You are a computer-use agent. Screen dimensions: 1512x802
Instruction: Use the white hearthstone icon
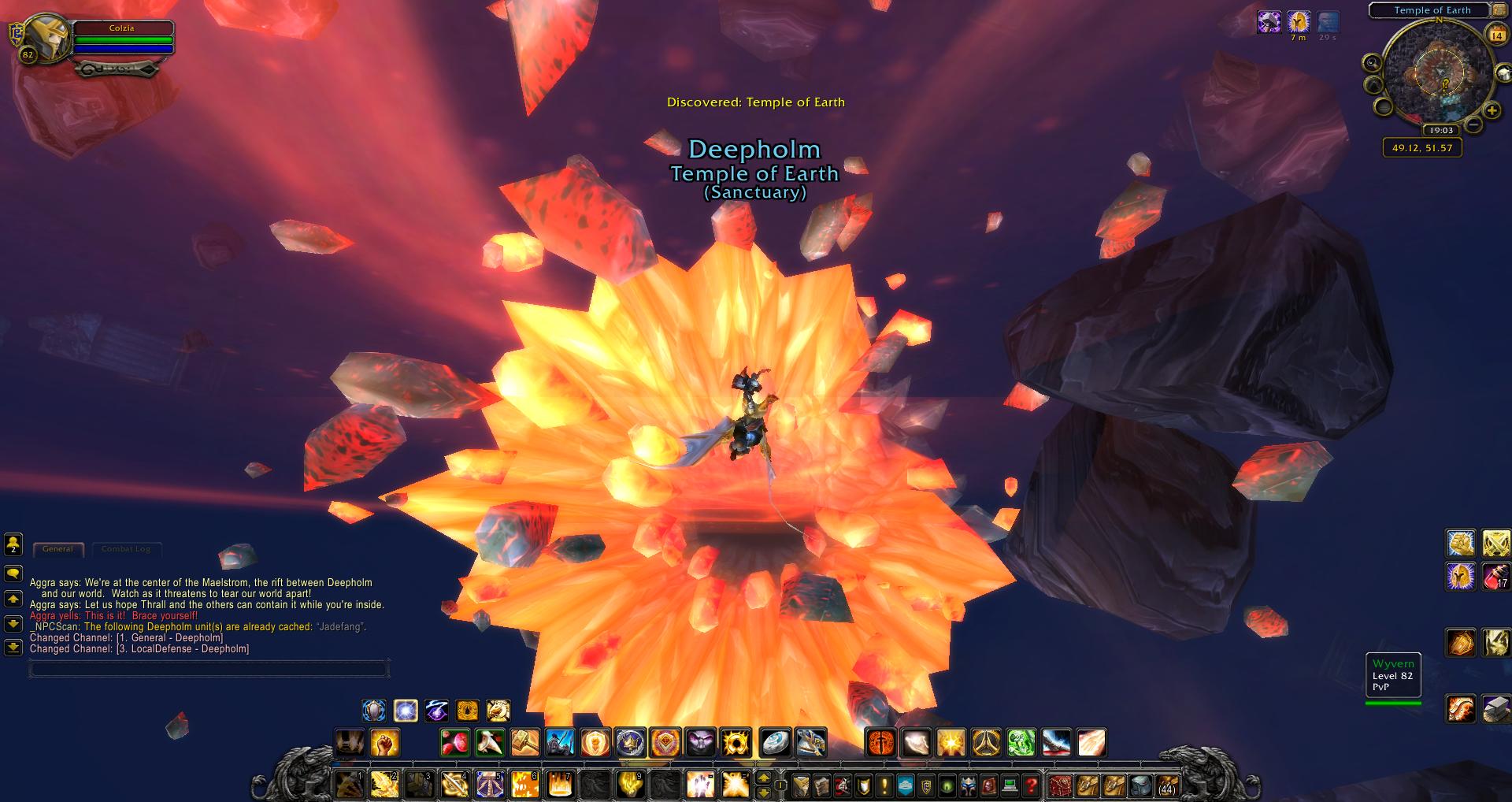coord(776,742)
